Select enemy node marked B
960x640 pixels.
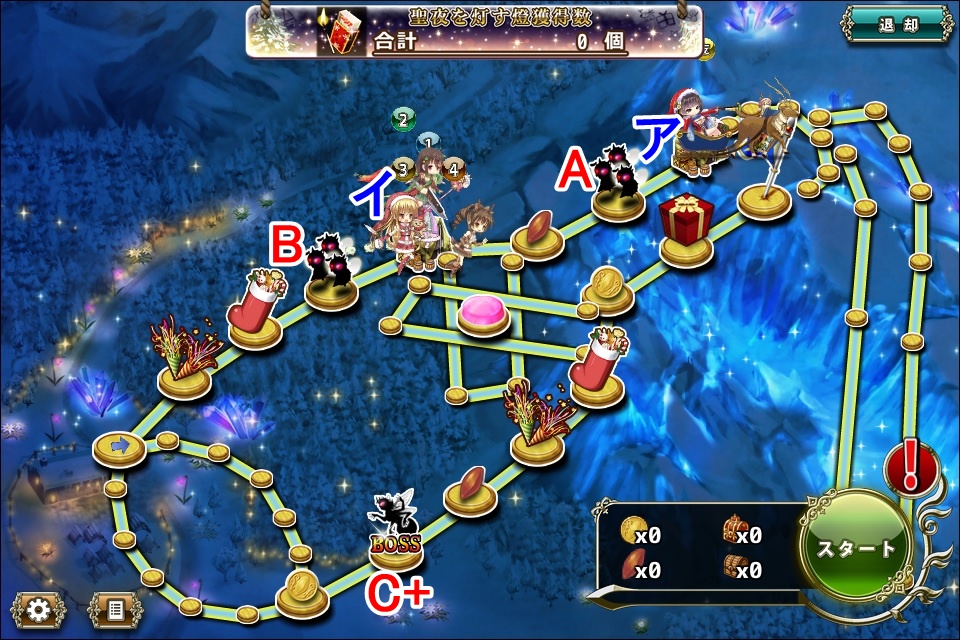click(333, 270)
